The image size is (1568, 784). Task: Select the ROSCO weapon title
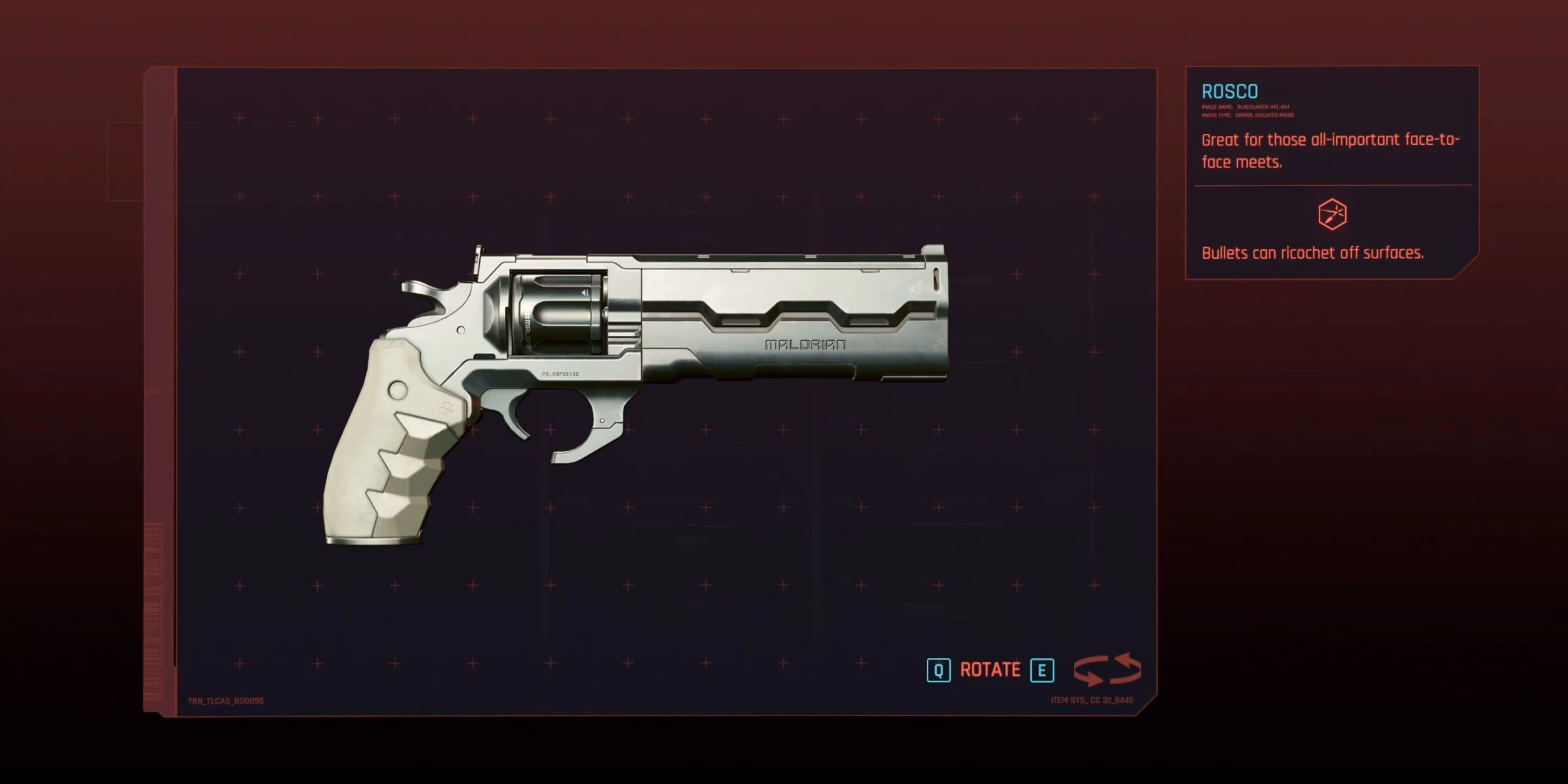[1229, 91]
